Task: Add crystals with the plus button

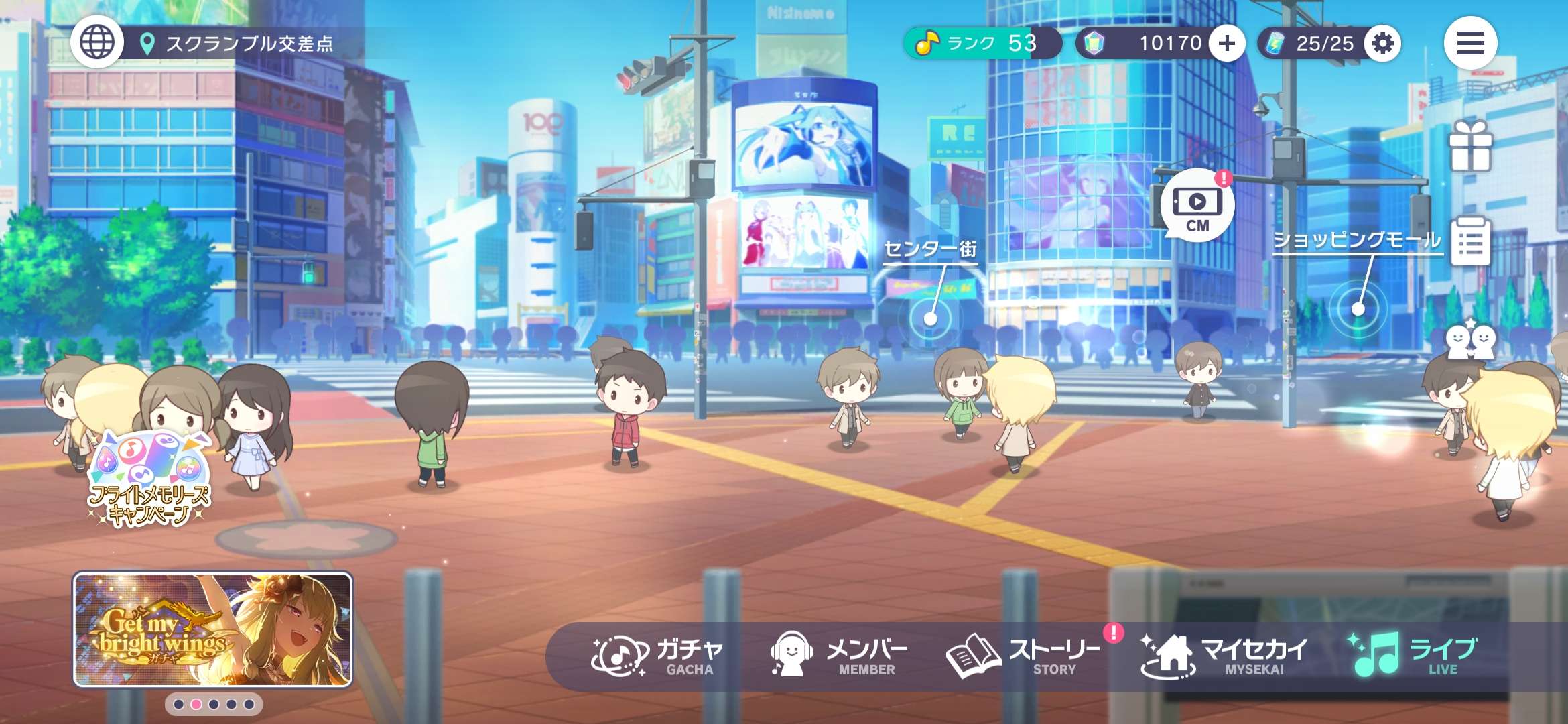Action: [1226, 44]
